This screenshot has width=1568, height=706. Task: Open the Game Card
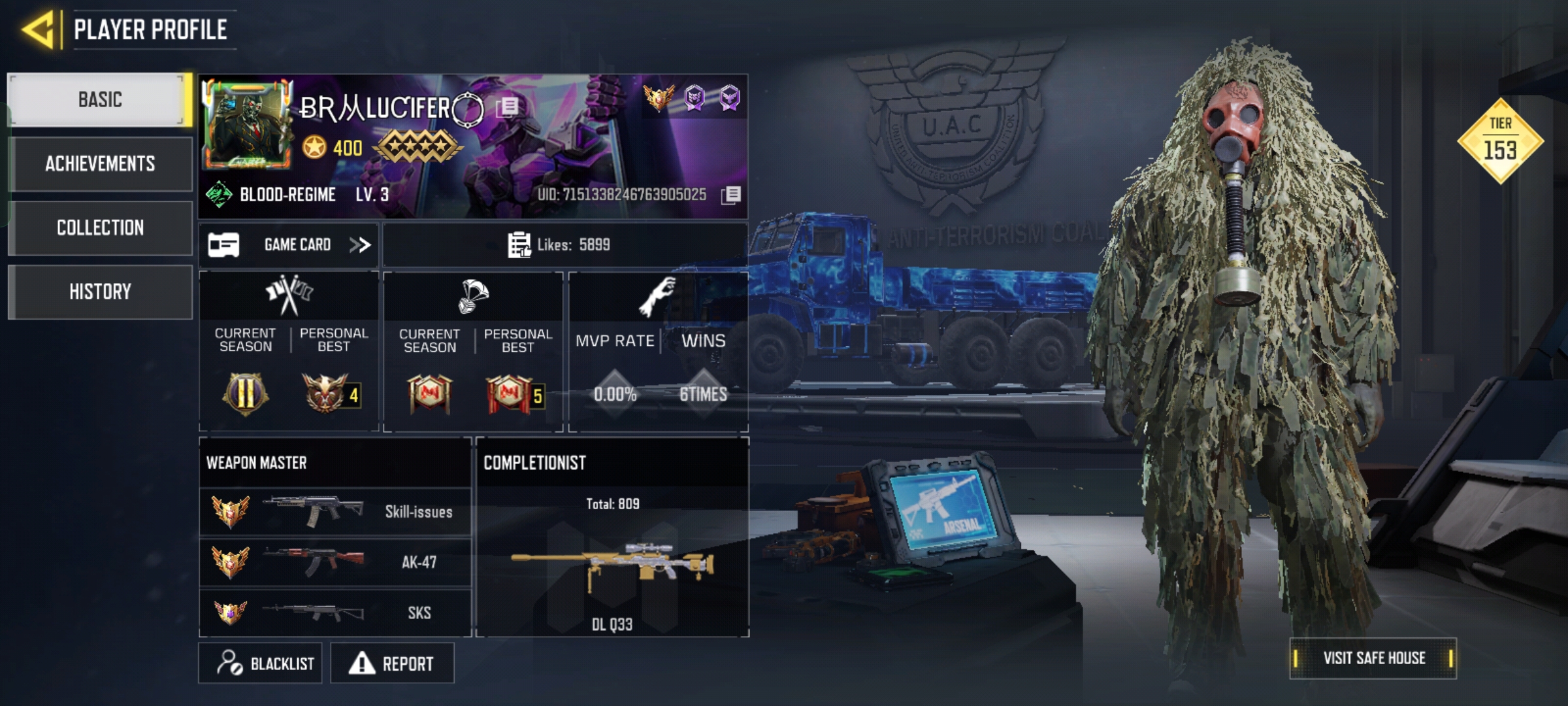[289, 245]
